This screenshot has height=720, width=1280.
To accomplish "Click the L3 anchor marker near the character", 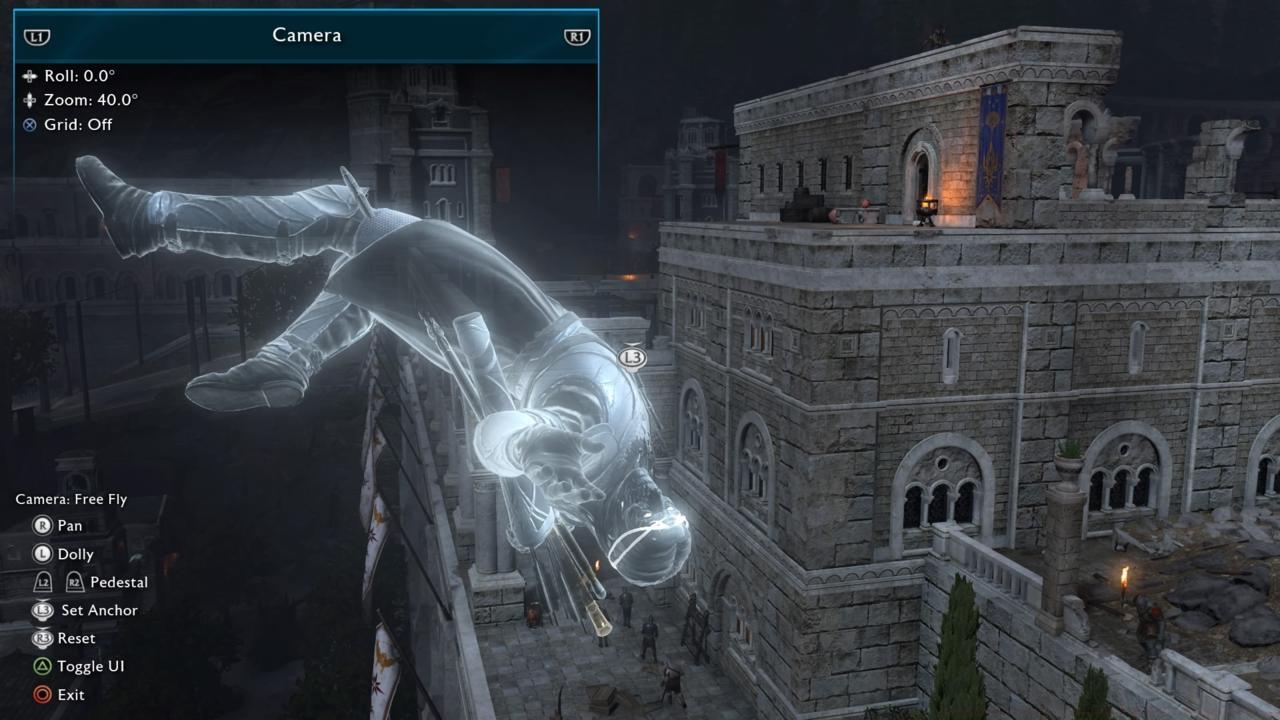I will (x=631, y=358).
